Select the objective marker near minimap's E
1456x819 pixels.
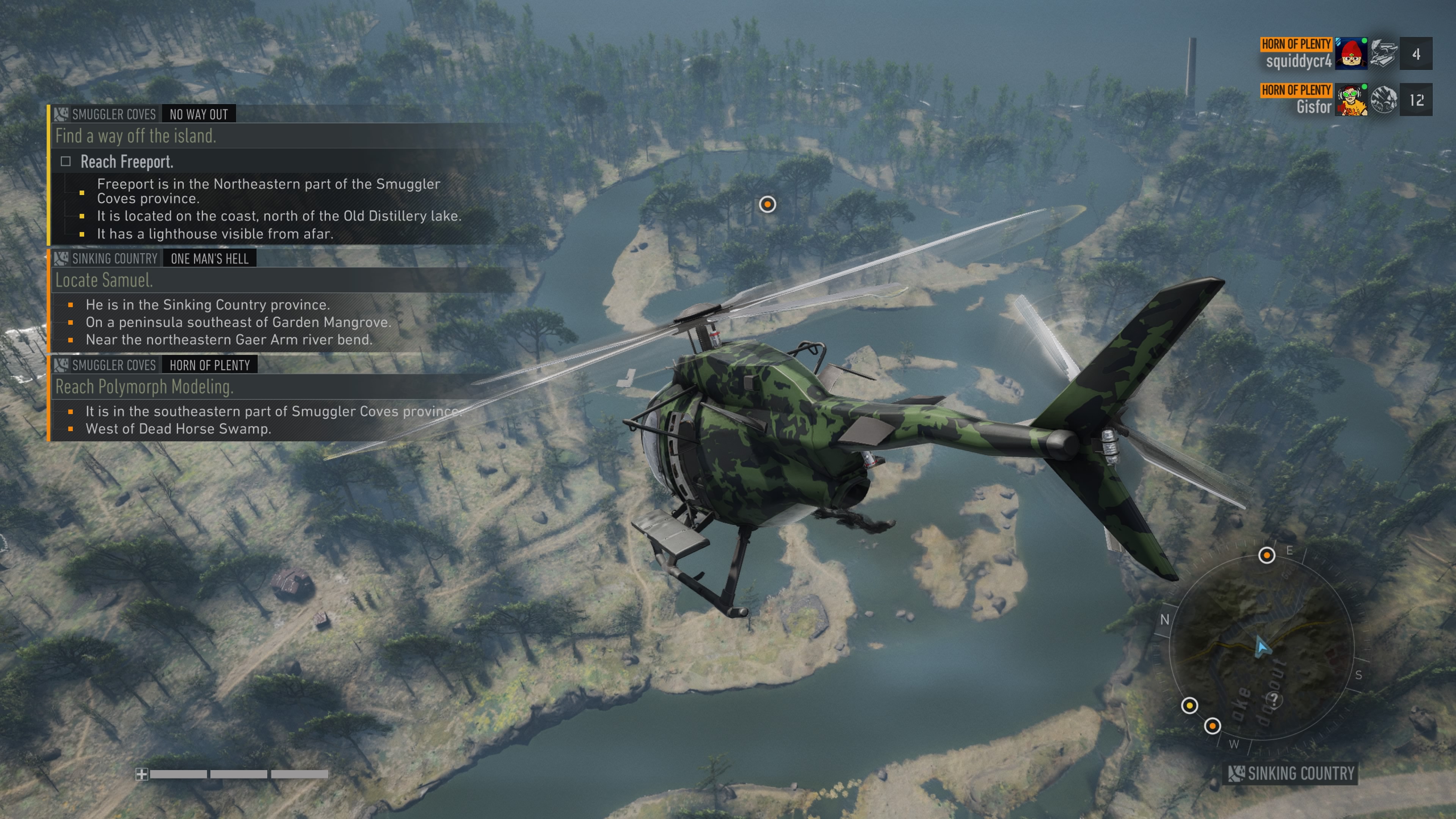[1267, 555]
